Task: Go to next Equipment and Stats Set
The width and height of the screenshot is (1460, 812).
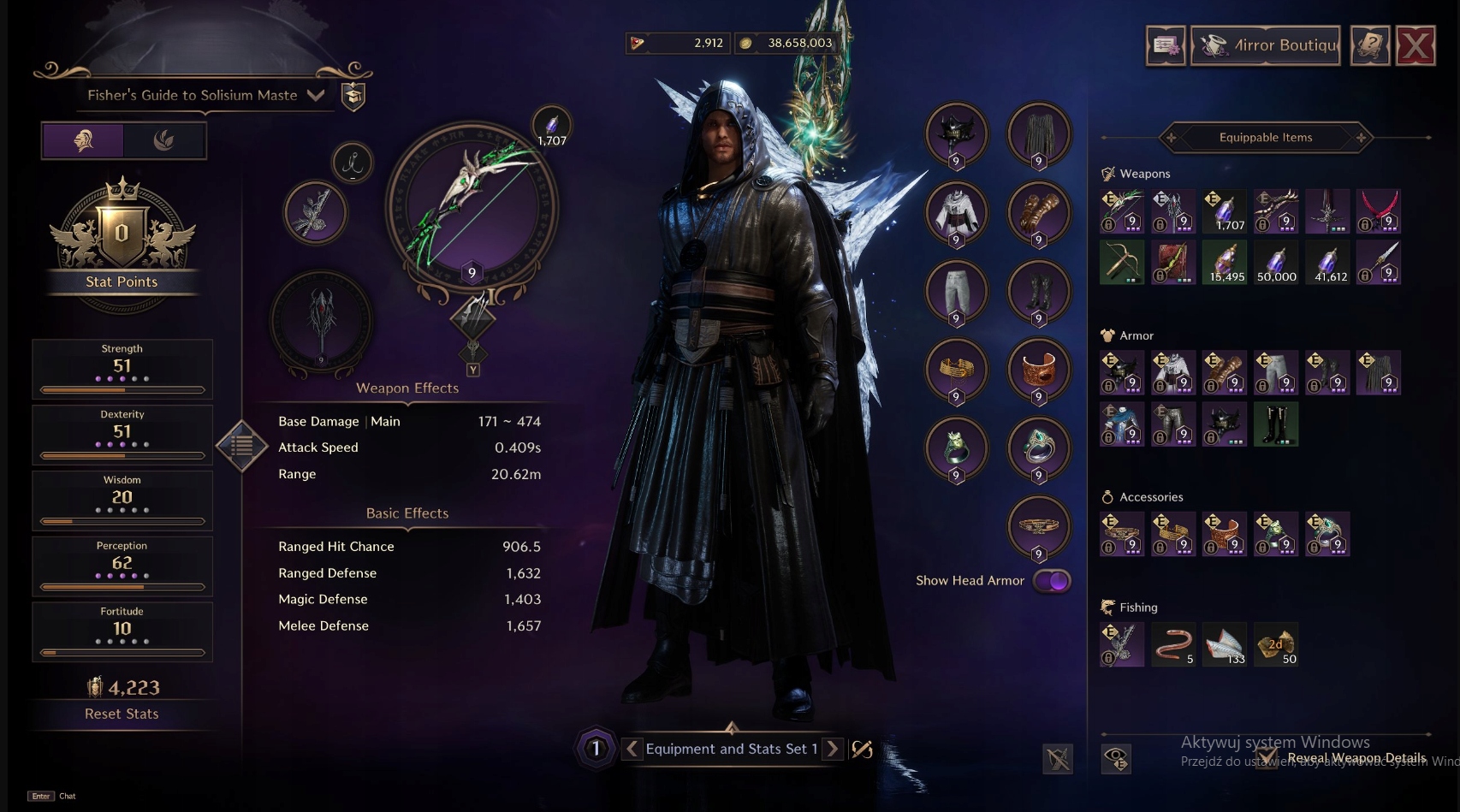Action: point(833,749)
